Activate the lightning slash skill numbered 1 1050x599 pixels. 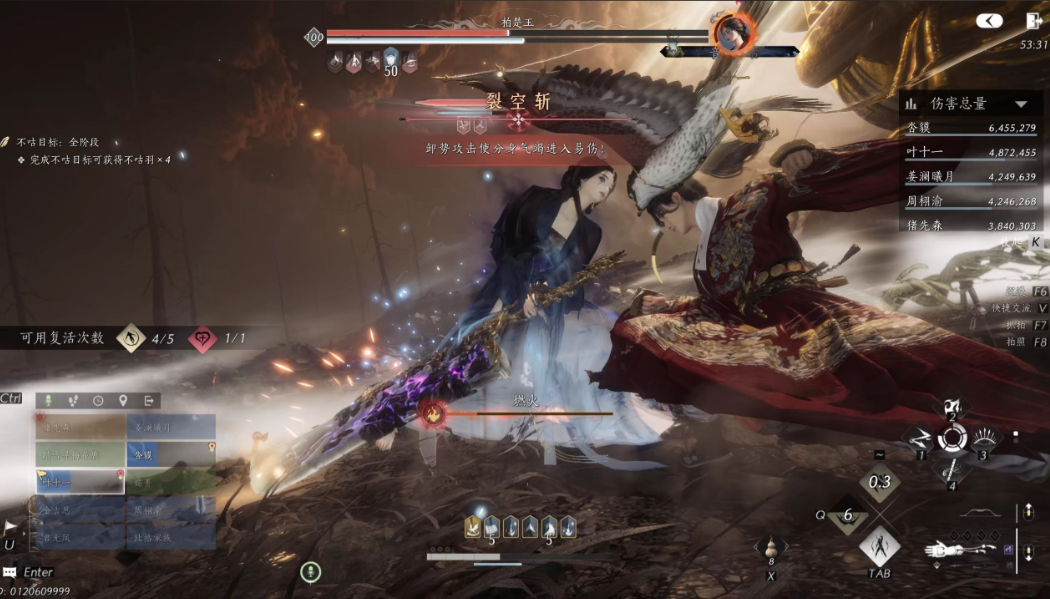click(x=919, y=437)
